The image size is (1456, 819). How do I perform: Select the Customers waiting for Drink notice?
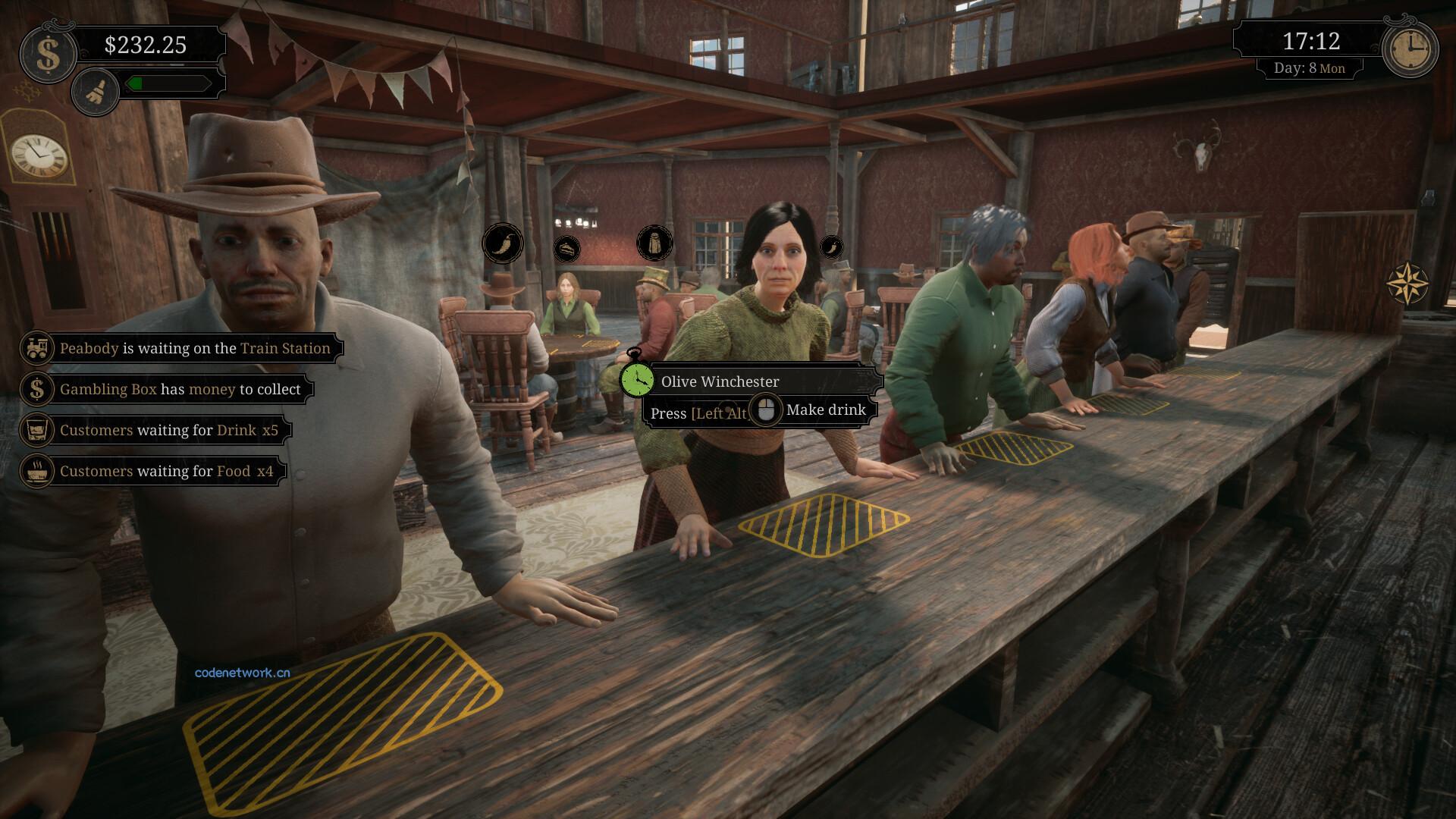(155, 430)
